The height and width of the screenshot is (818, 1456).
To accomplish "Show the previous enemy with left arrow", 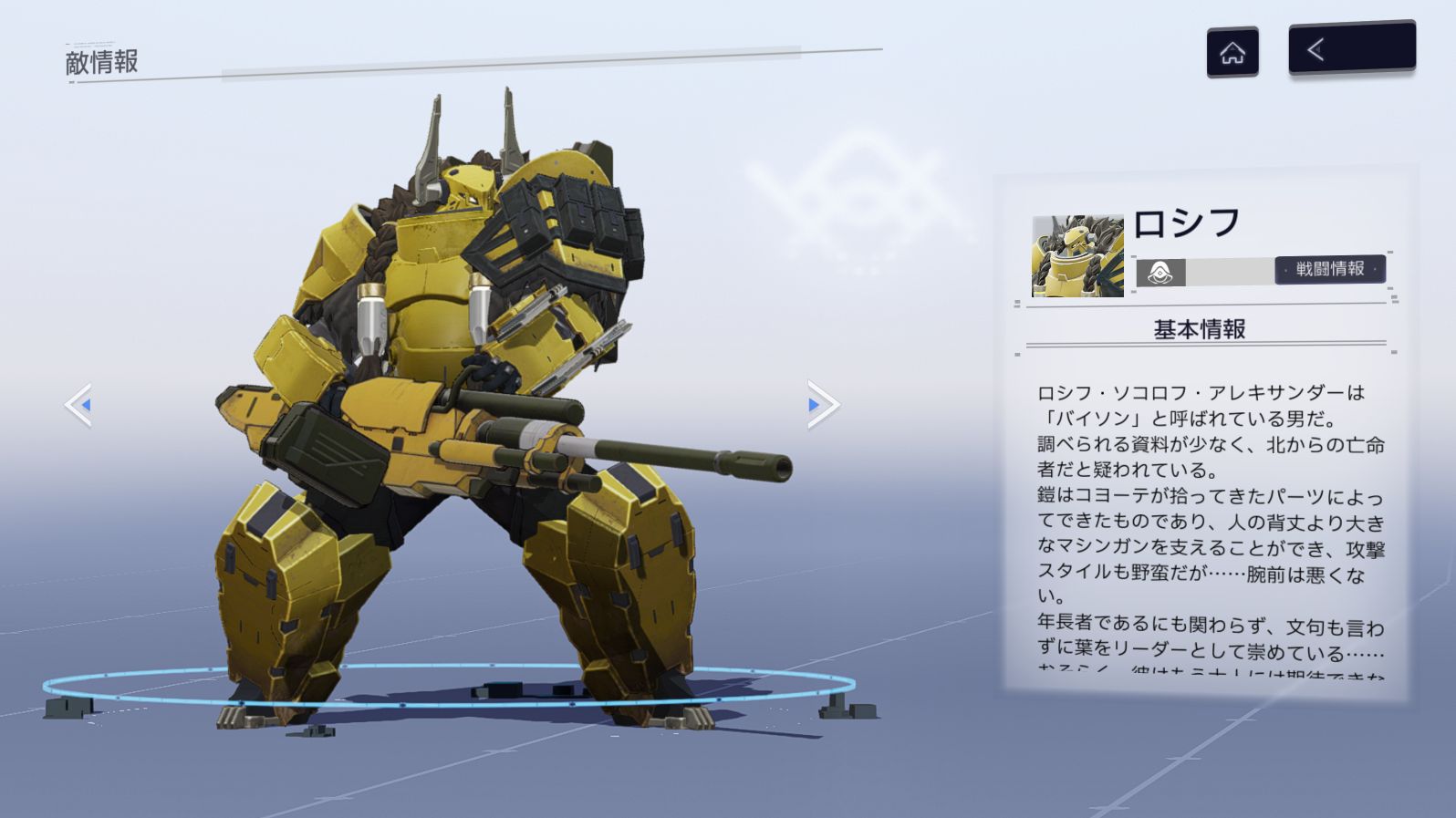I will 79,405.
